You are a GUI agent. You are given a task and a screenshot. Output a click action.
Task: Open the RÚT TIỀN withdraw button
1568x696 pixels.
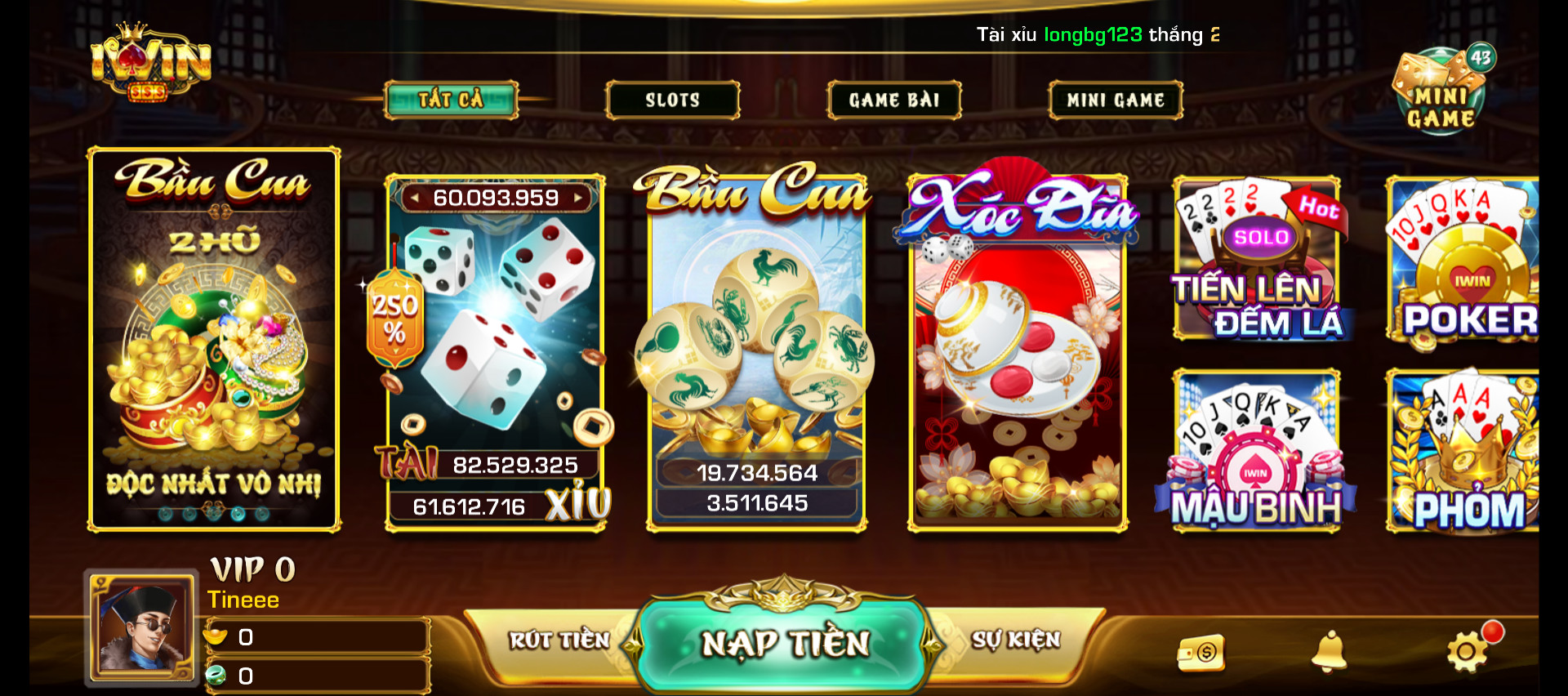click(560, 640)
